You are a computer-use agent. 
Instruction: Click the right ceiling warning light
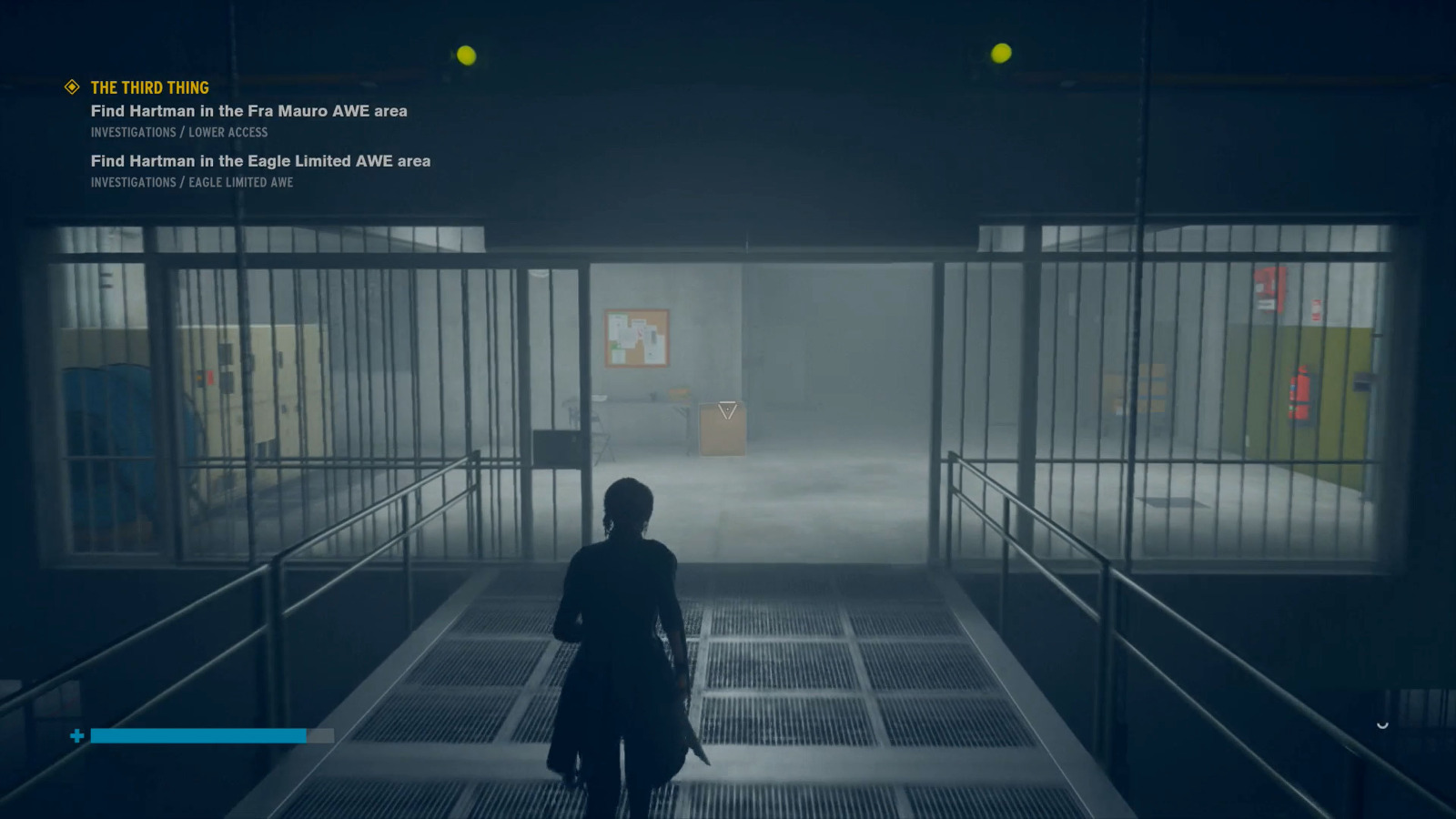(999, 55)
